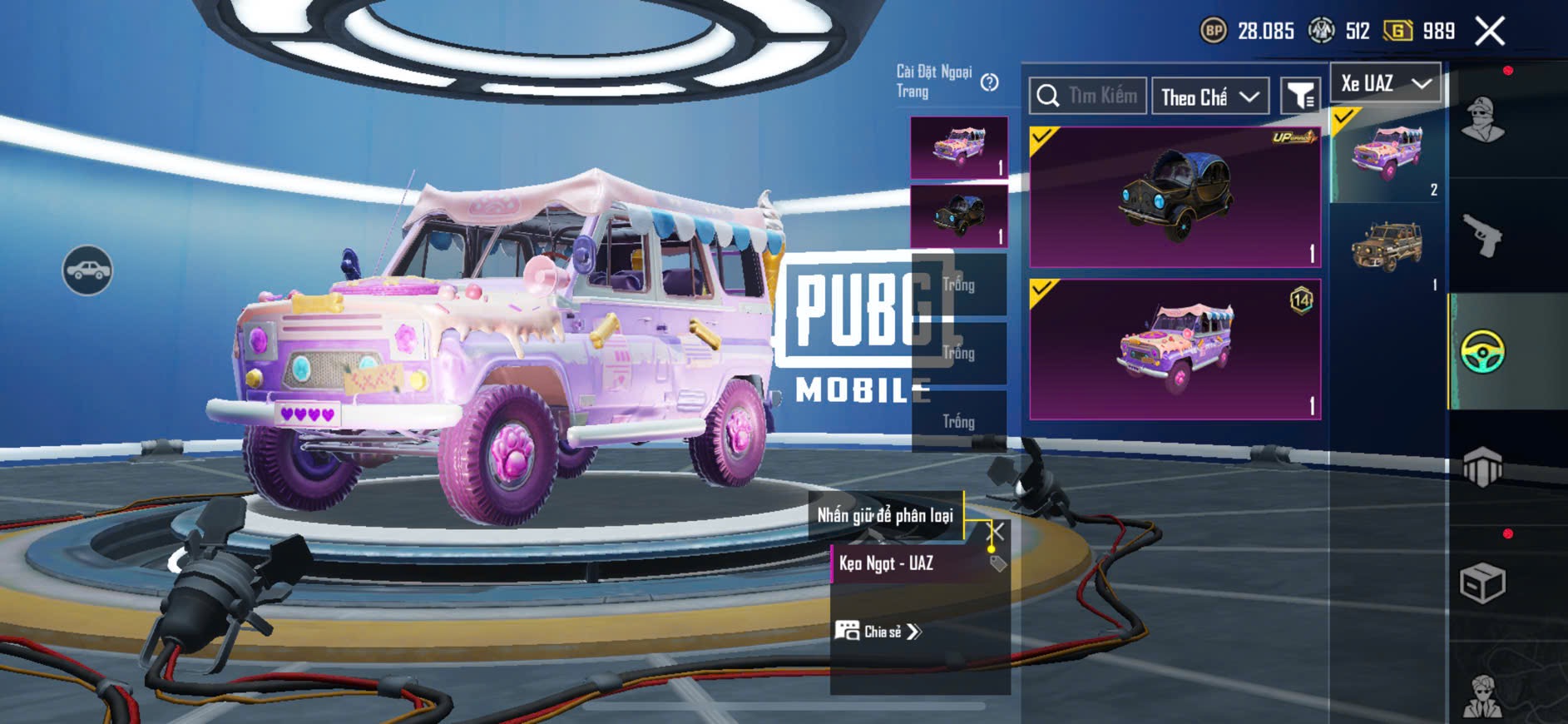
Task: Open the parachute tab in sidebar
Action: [x=1482, y=467]
